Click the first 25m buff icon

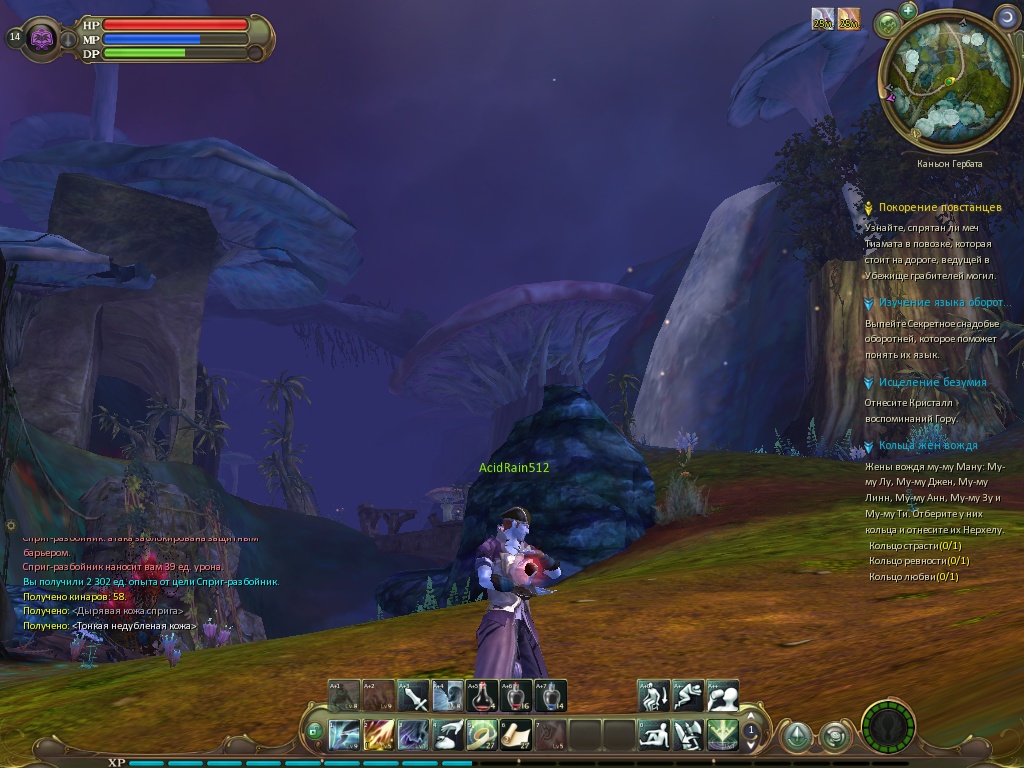822,18
